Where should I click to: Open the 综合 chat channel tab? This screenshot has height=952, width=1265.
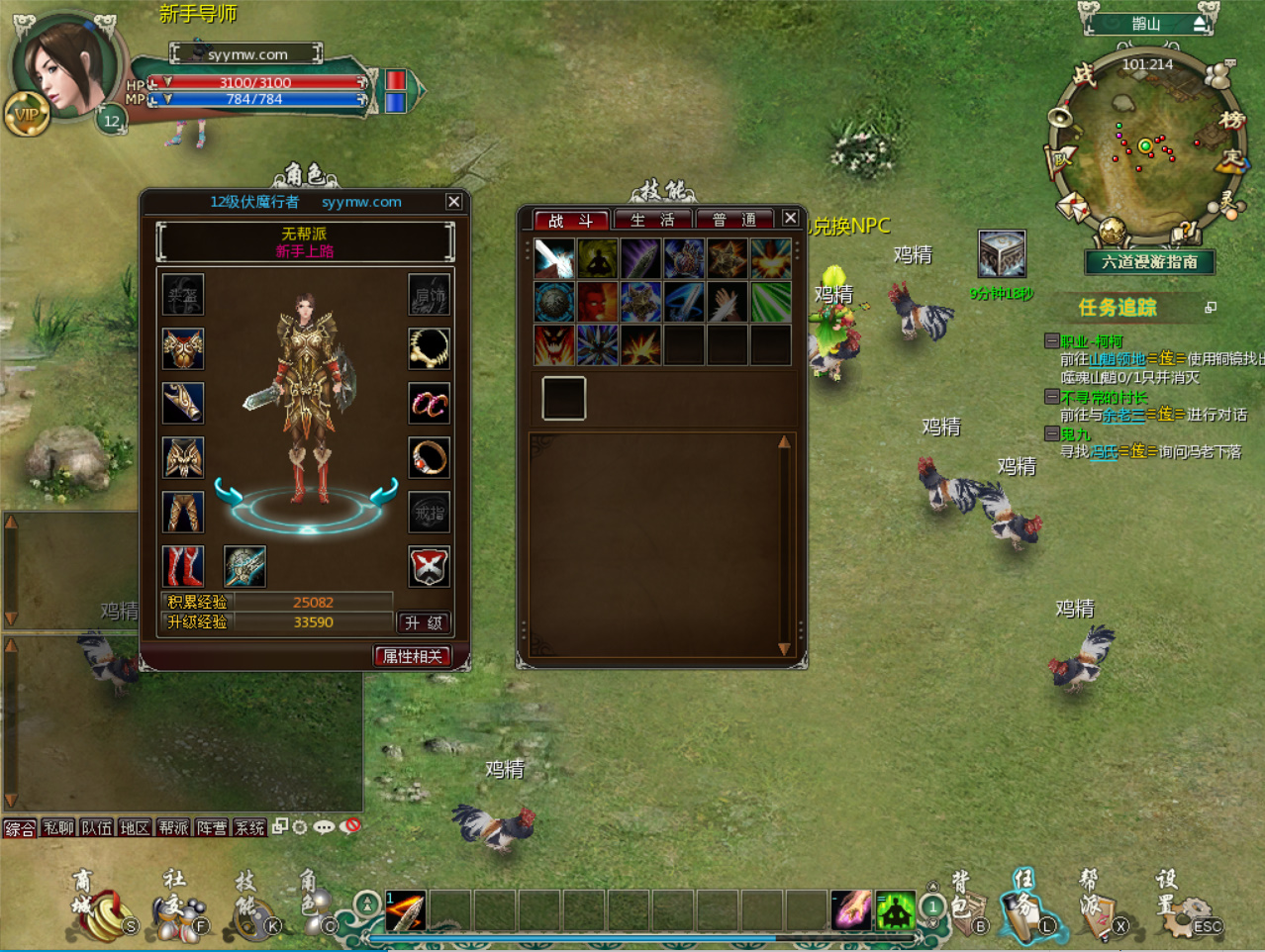coord(20,828)
